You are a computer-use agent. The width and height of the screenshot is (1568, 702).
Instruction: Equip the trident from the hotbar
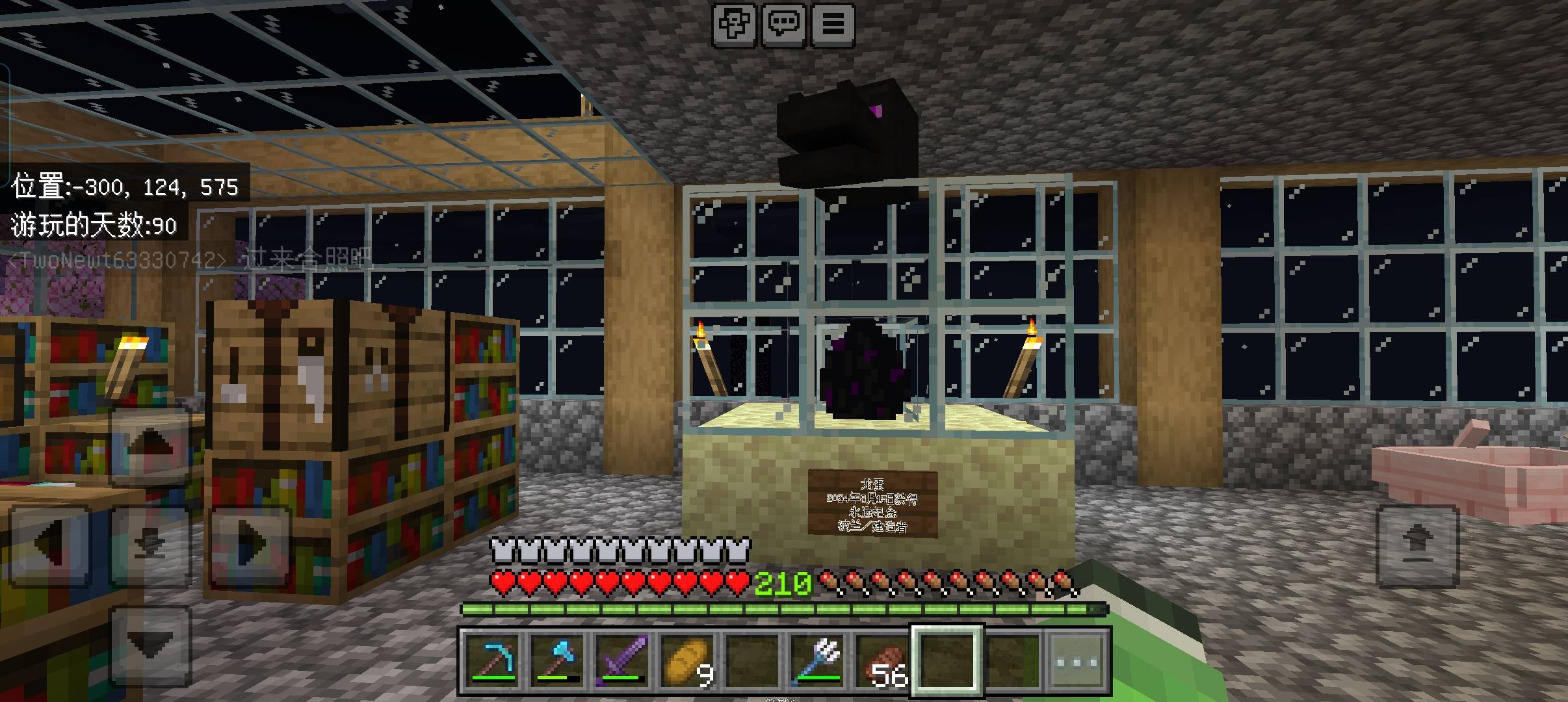[x=817, y=660]
